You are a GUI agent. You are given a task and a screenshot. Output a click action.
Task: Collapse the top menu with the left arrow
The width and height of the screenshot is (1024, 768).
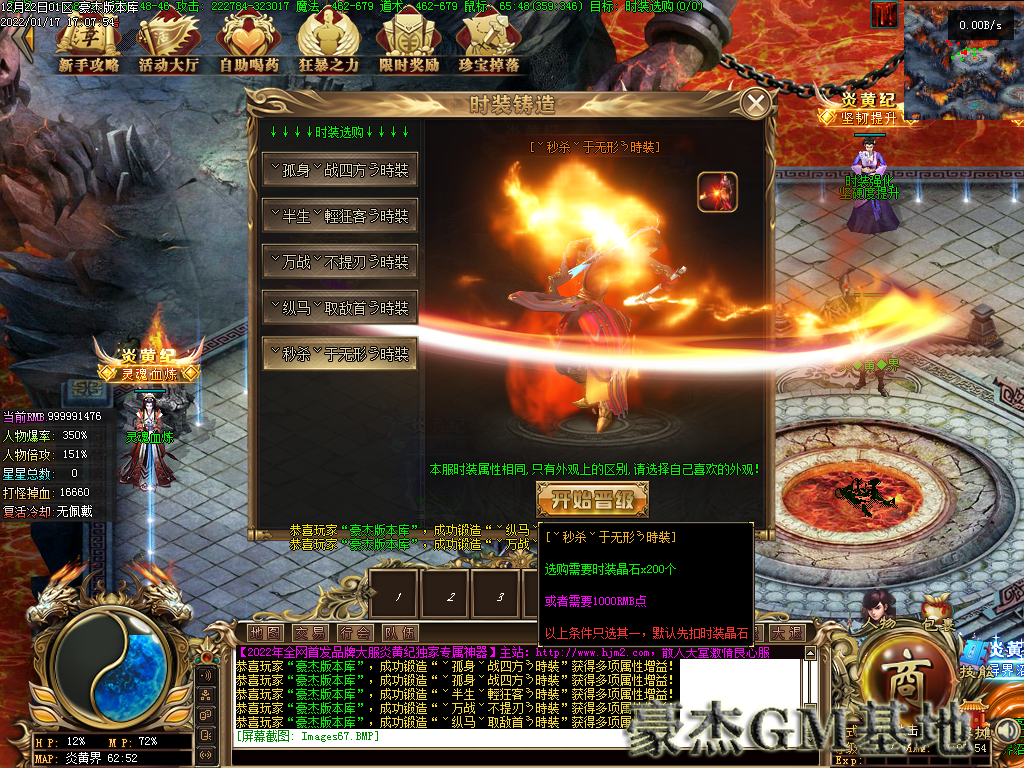pyautogui.click(x=22, y=40)
